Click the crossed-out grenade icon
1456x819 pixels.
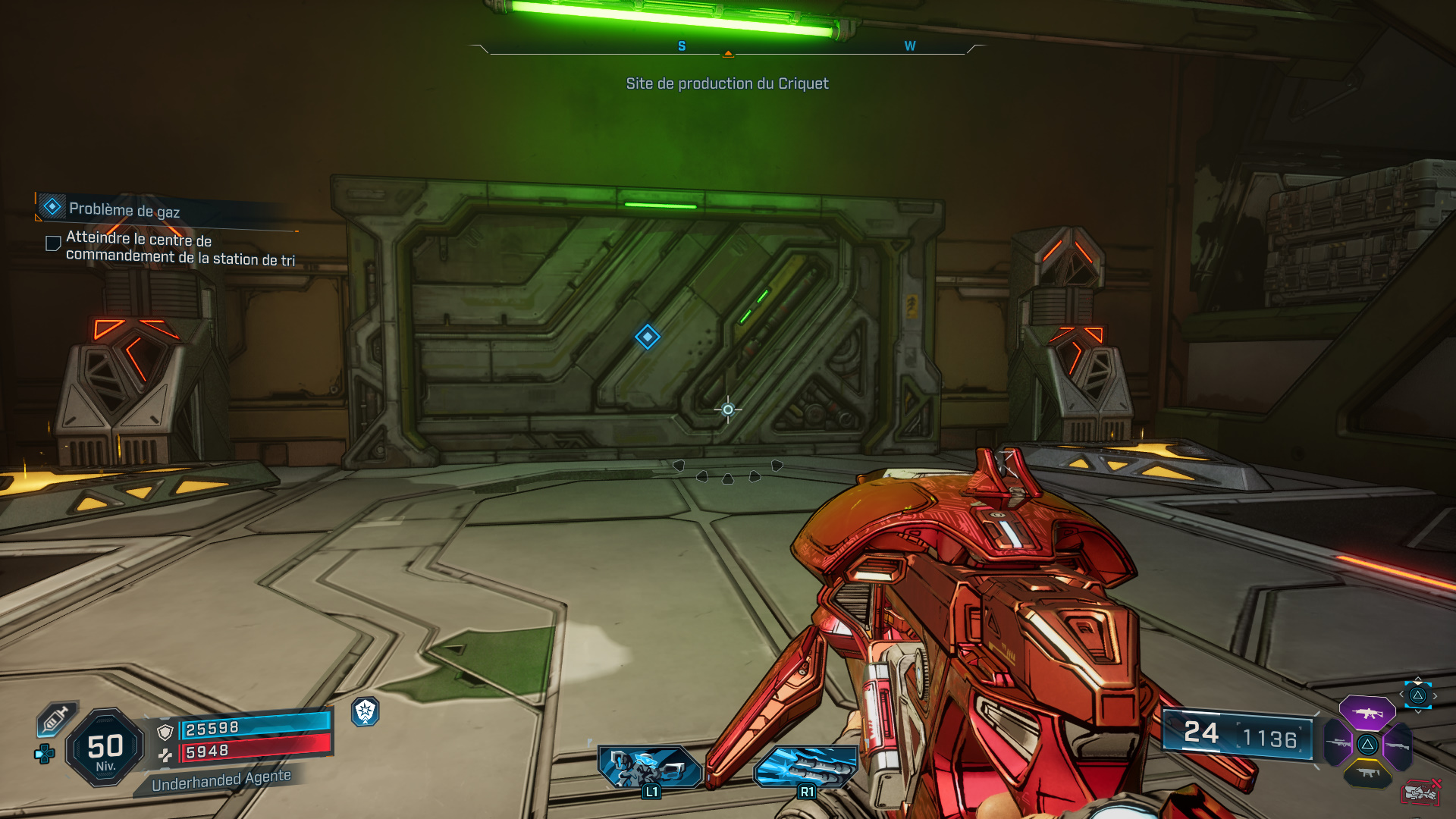click(1422, 792)
